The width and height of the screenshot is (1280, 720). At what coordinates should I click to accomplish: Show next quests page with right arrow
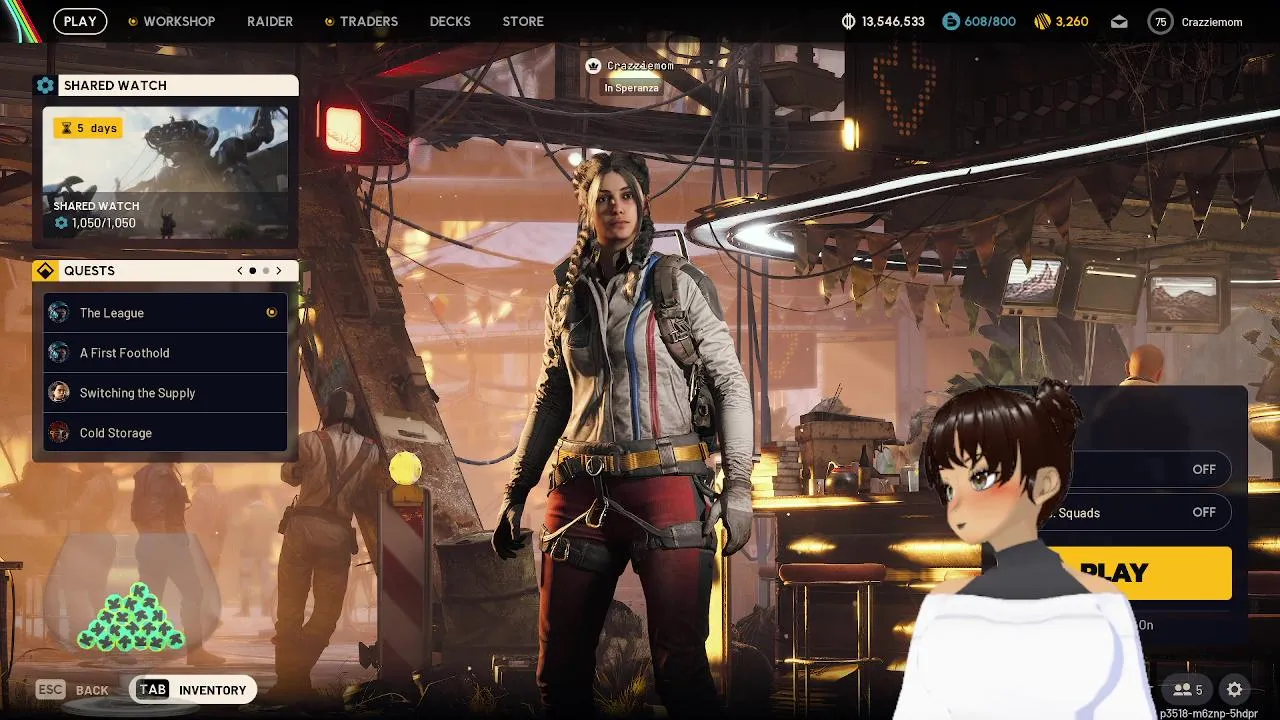(279, 271)
